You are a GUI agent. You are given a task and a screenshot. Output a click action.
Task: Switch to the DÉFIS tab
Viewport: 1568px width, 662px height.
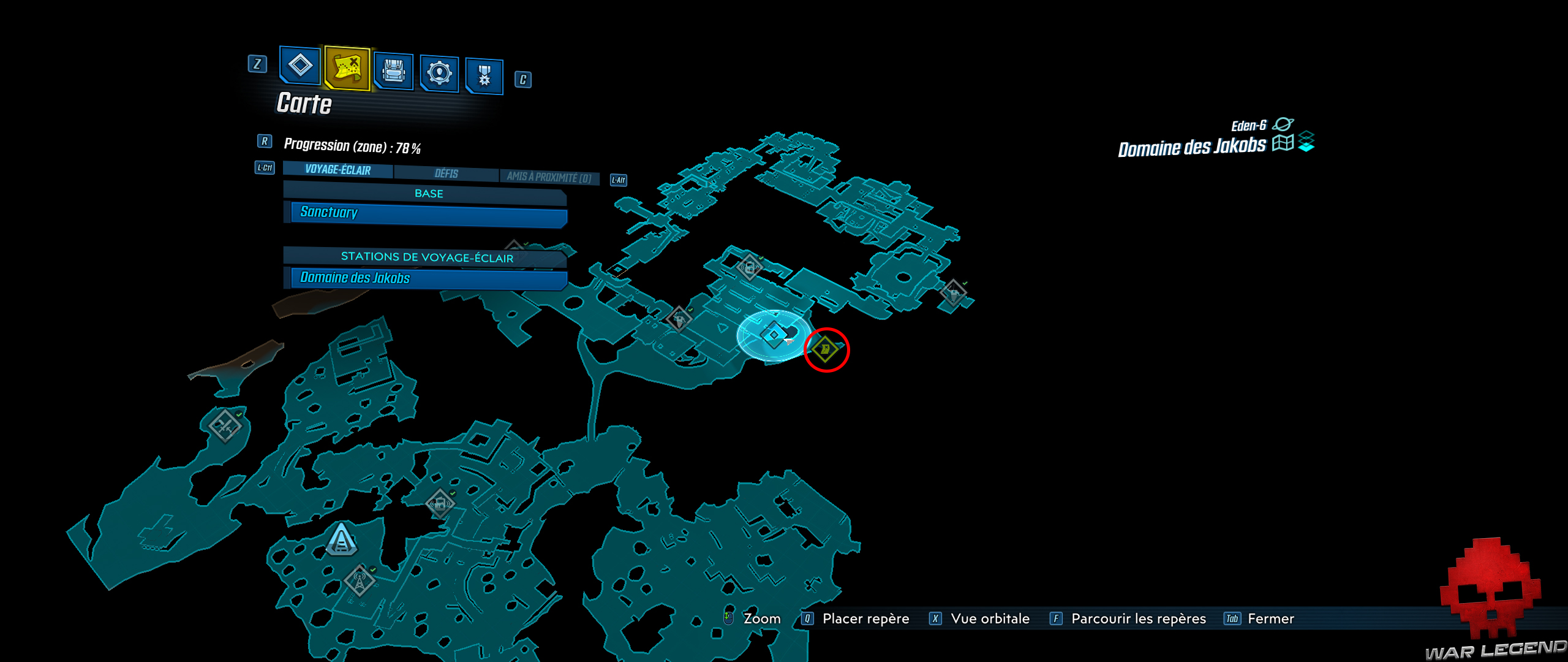(x=446, y=173)
